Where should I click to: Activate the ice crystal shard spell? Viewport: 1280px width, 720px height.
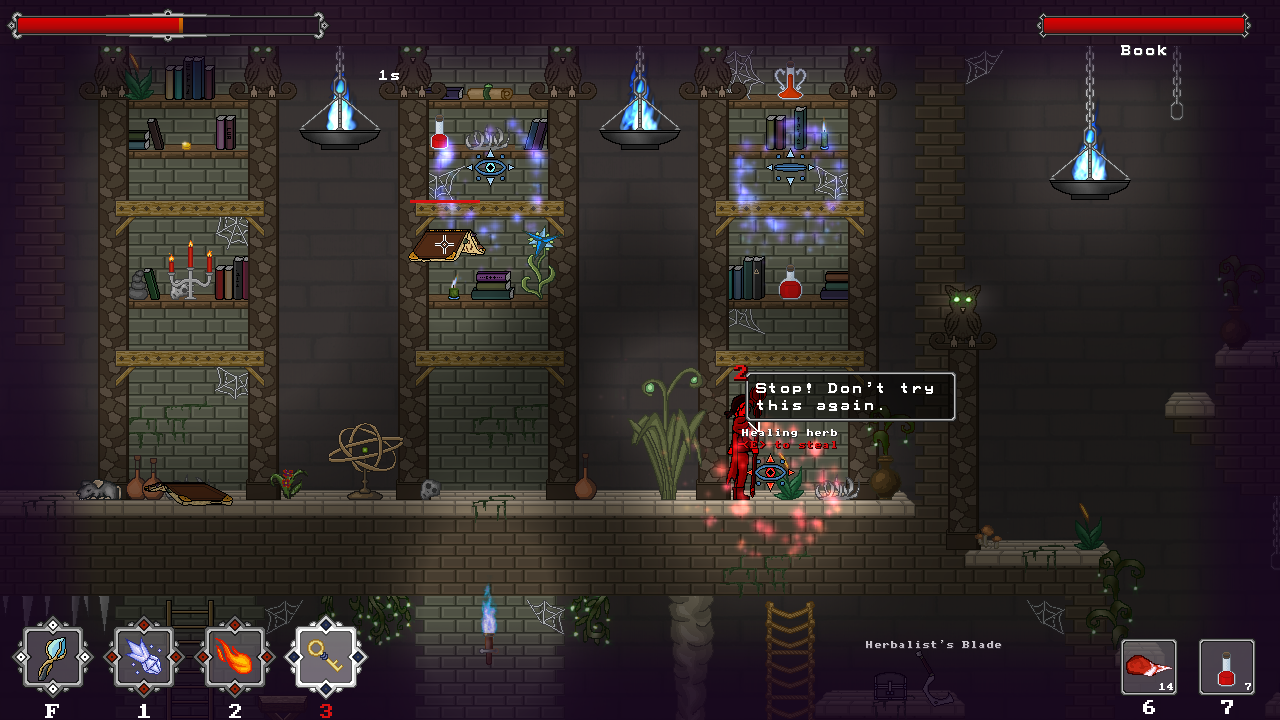144,657
